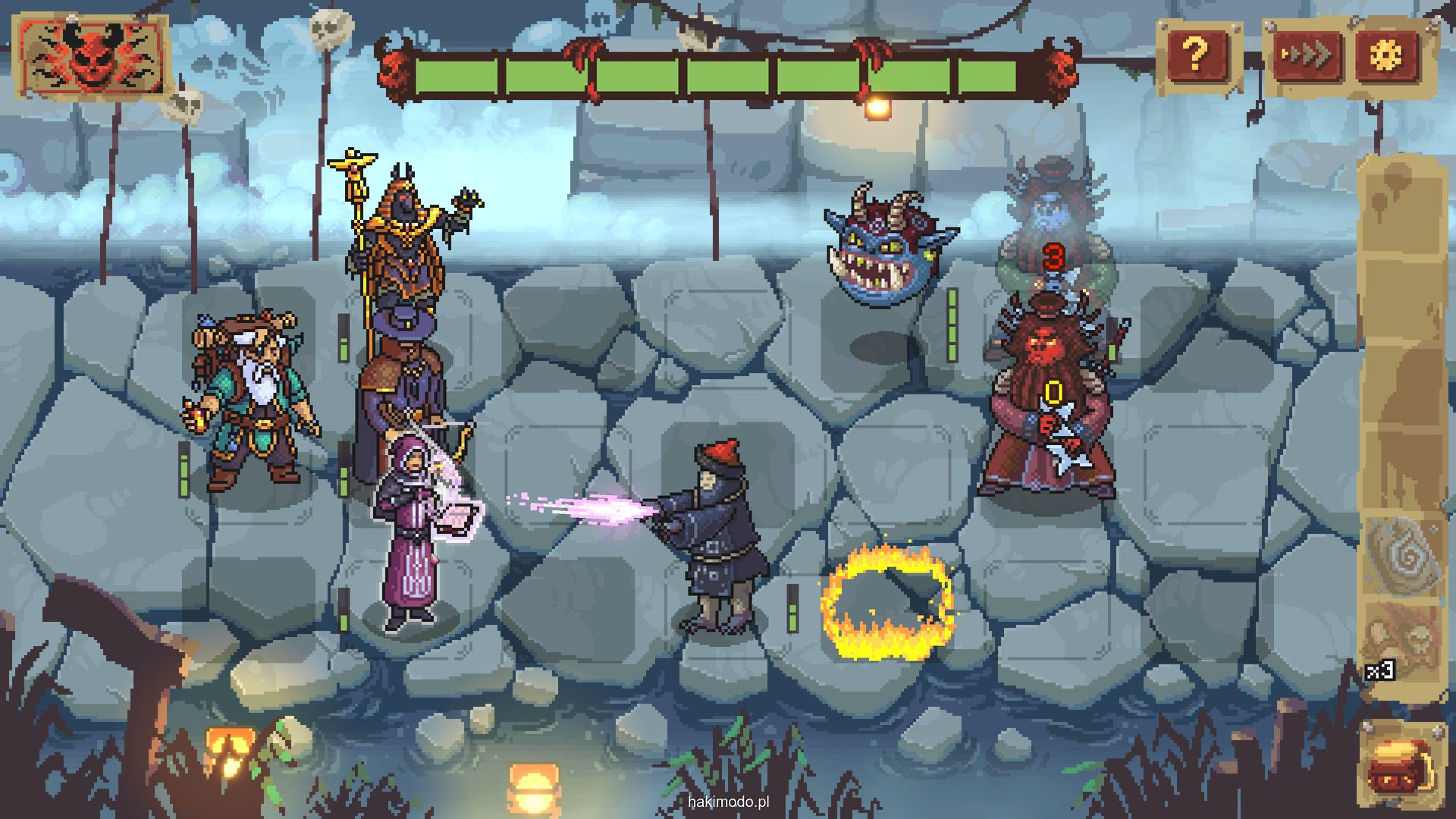
Task: Click the red demon face emblem
Action: coord(93,58)
